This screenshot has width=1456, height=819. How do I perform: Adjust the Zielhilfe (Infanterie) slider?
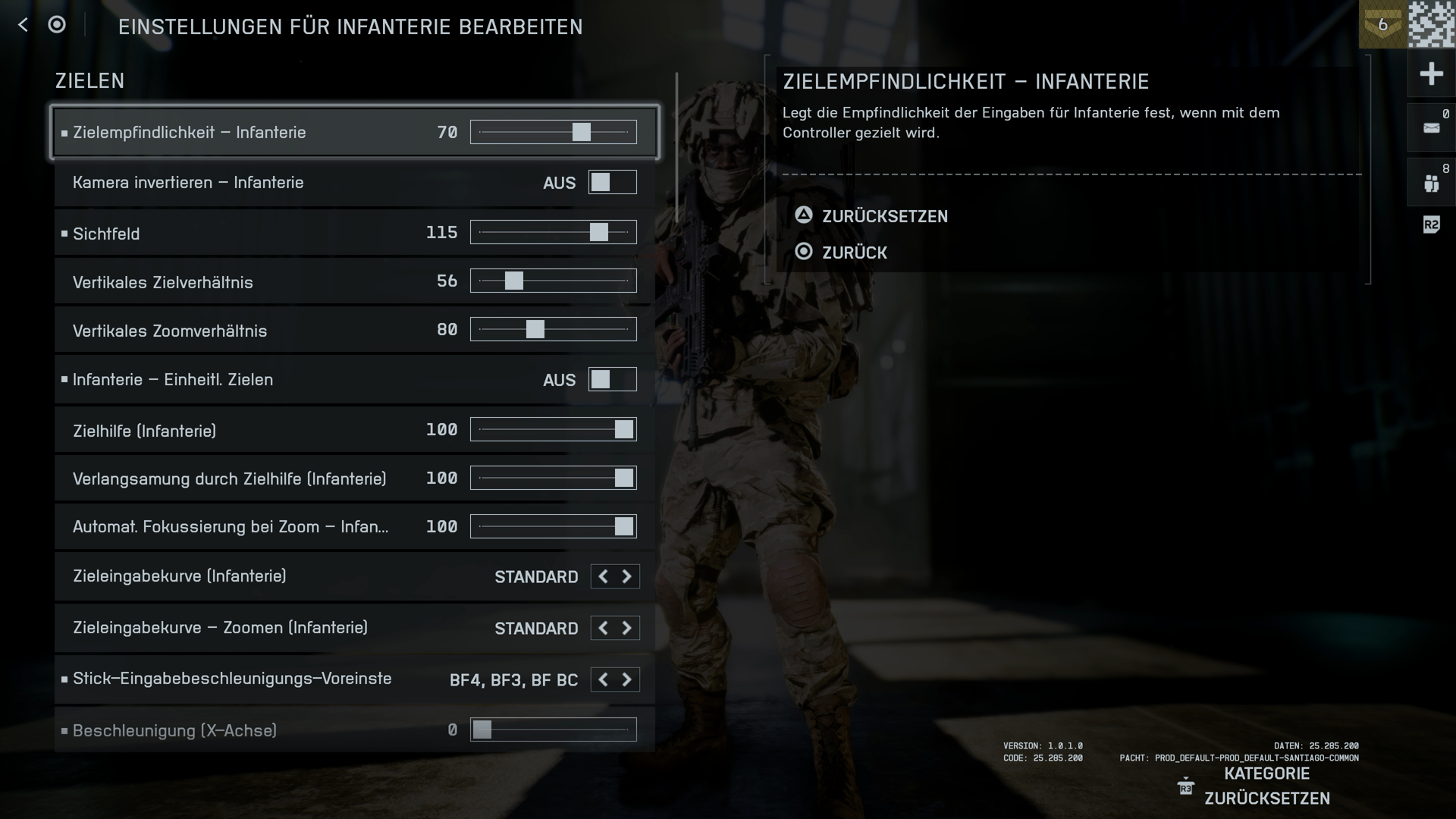tap(623, 430)
